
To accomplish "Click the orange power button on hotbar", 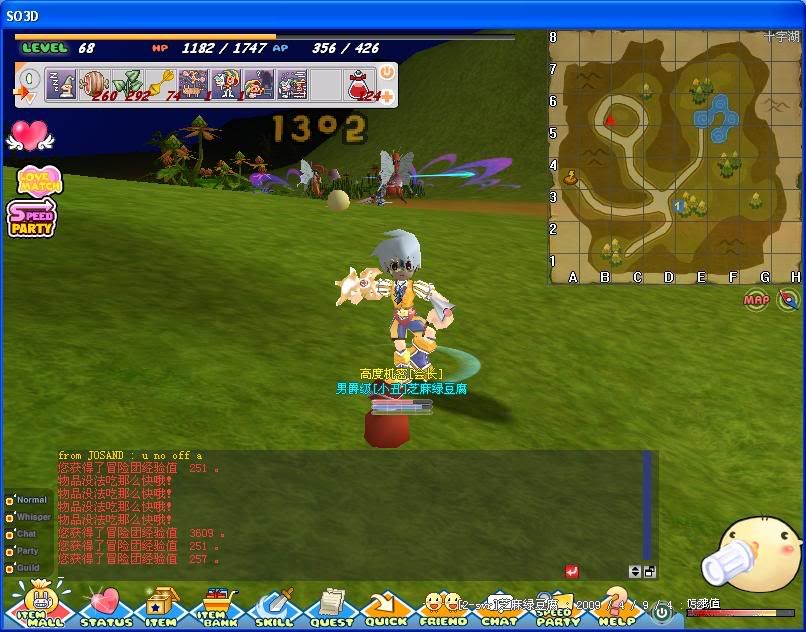I will click(387, 73).
